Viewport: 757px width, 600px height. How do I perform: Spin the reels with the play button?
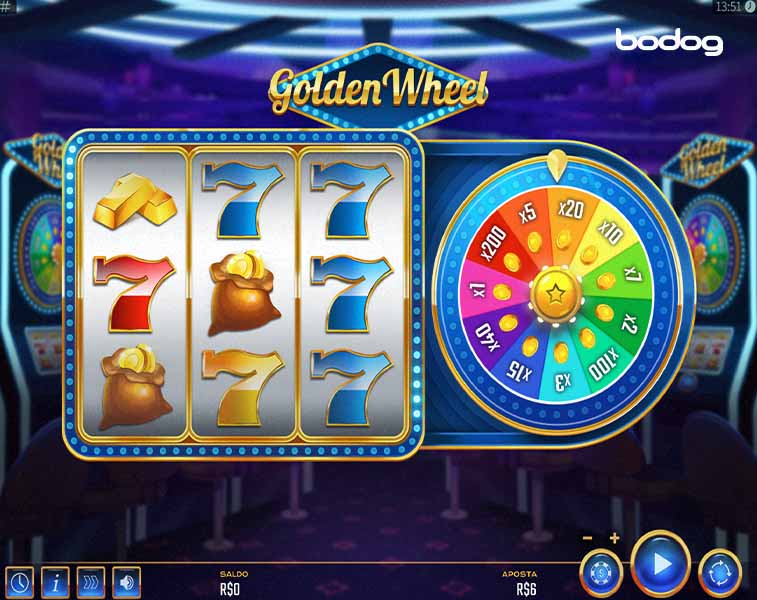tap(660, 564)
